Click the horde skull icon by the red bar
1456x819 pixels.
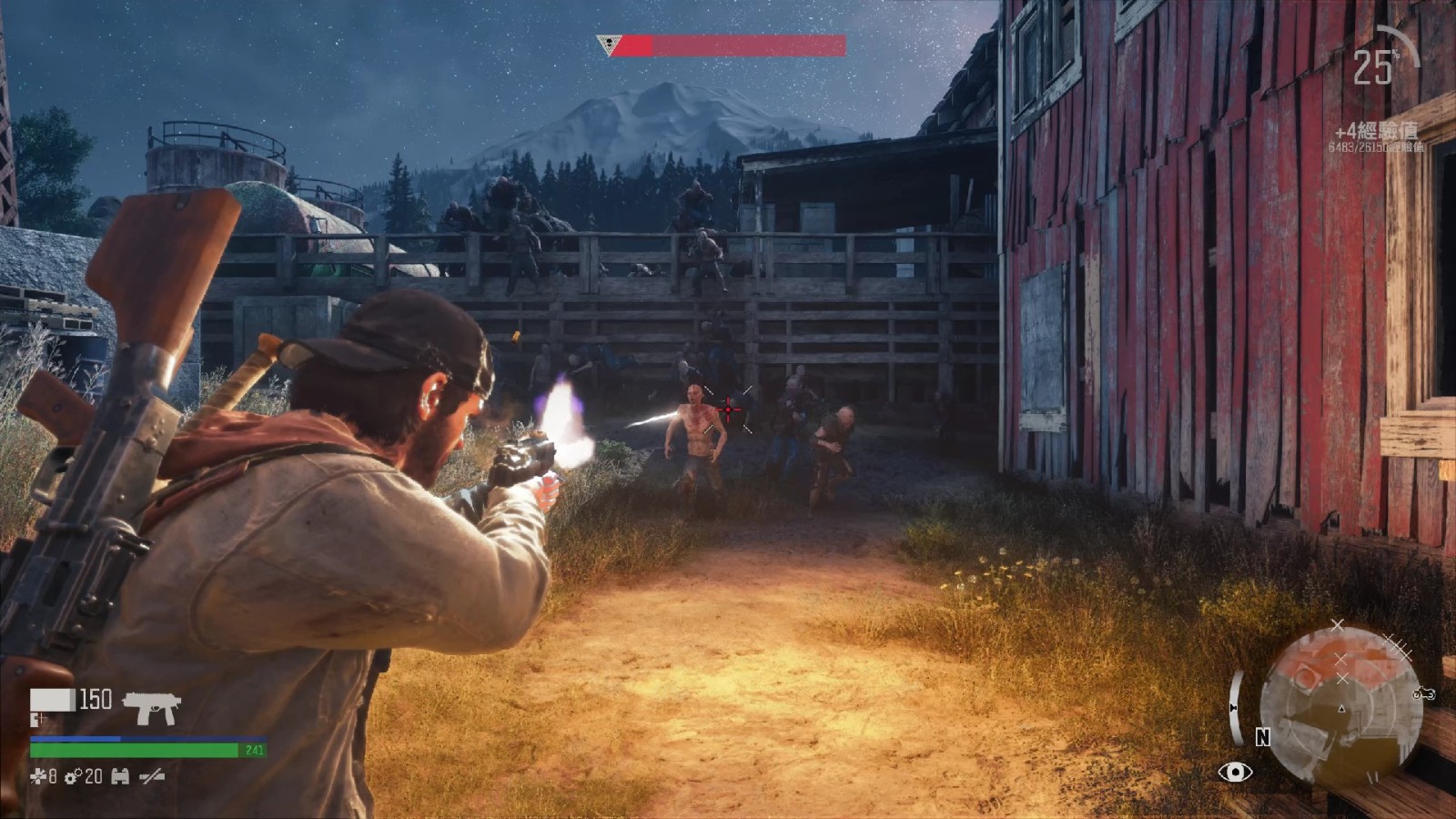607,45
